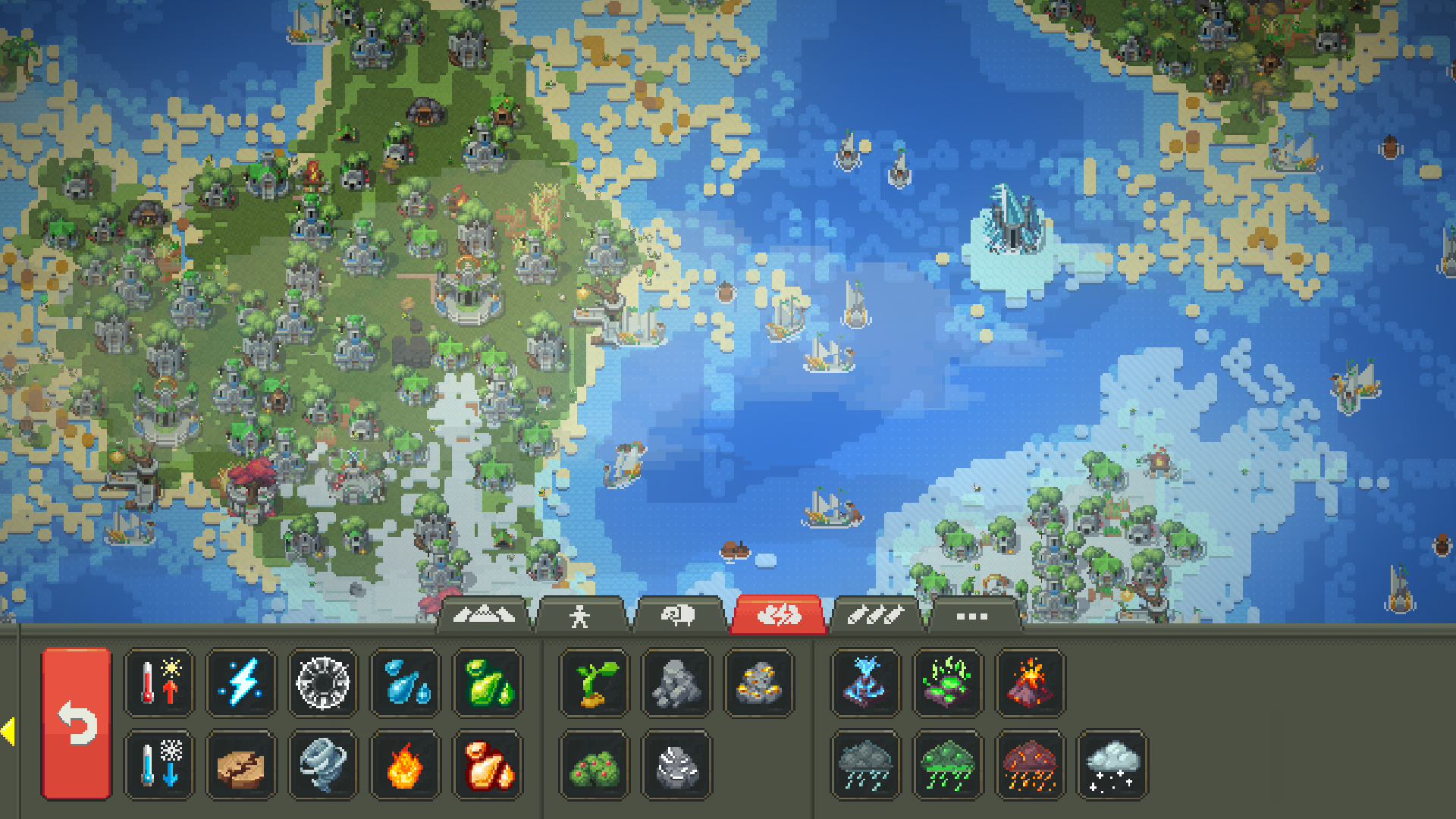Open the Terrain mountains tab

(x=485, y=616)
